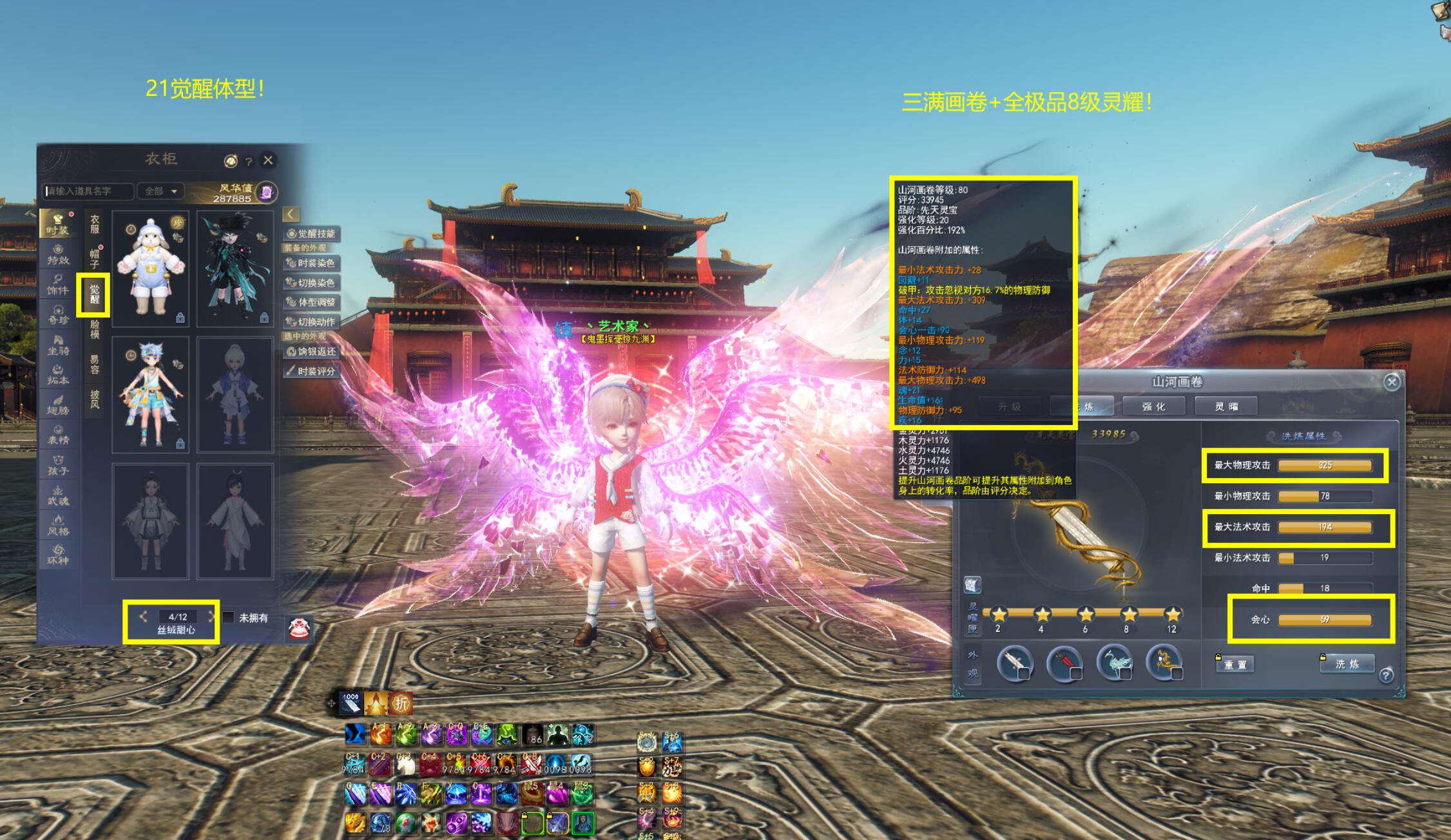Close the 衣柜 wardrobe panel

pos(268,160)
